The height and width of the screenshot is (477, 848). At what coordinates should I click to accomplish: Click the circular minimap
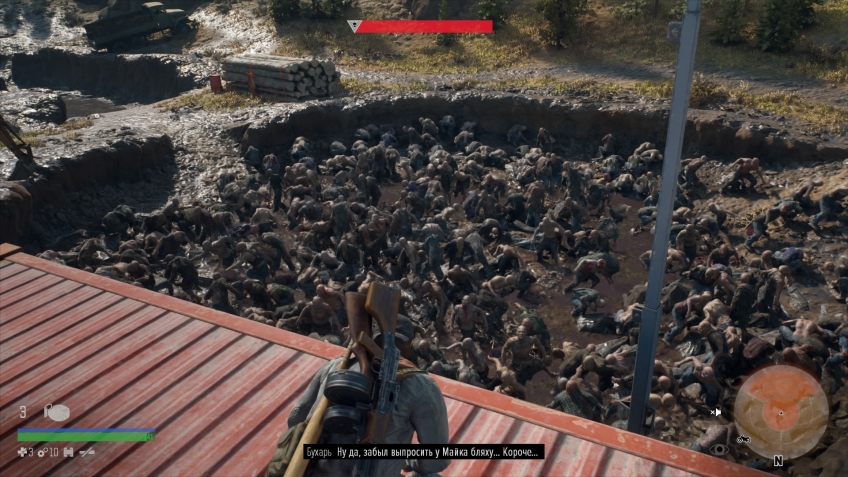pyautogui.click(x=781, y=411)
